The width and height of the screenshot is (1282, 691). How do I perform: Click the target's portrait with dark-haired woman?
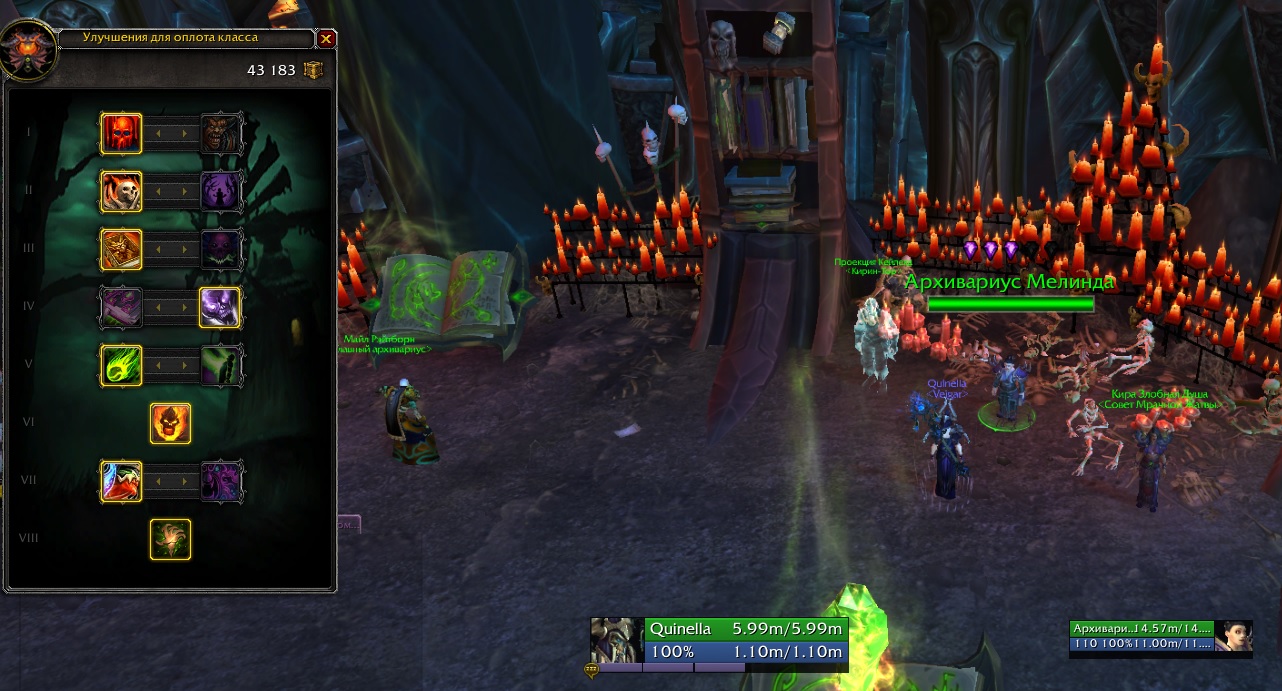tap(1233, 636)
